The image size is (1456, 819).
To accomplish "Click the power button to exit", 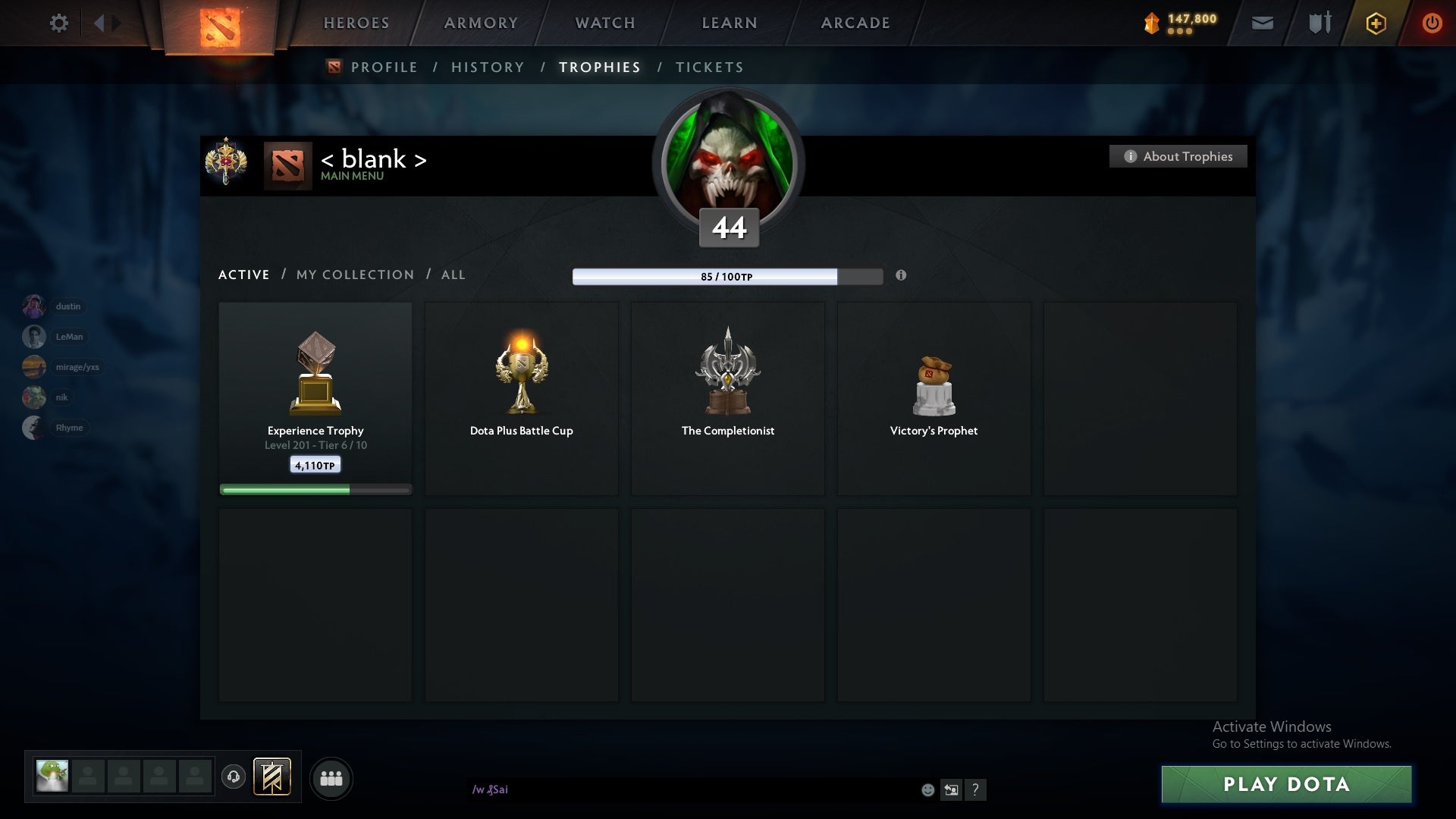I will 1432,23.
